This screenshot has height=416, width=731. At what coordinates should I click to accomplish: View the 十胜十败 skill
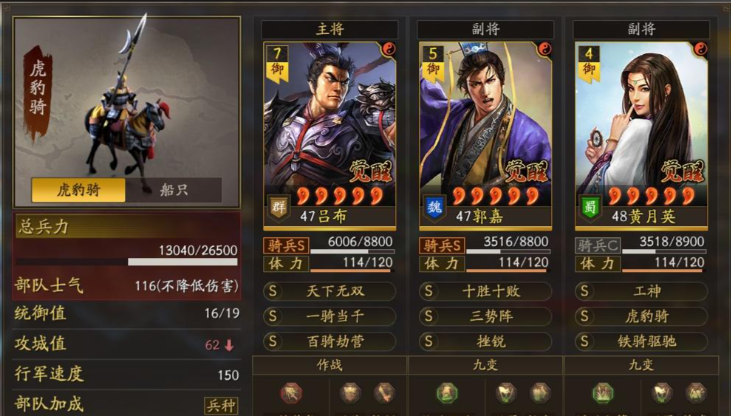click(485, 291)
